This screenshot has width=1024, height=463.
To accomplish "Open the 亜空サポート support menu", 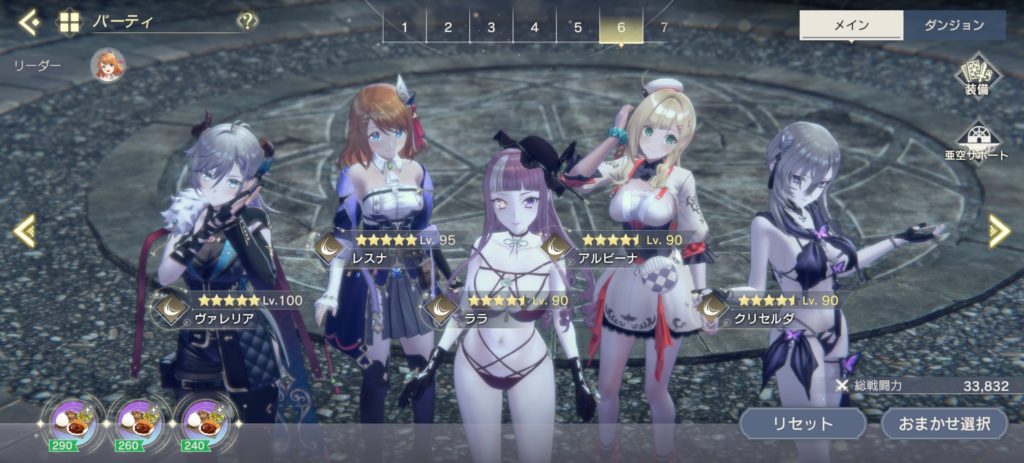I will (x=976, y=142).
